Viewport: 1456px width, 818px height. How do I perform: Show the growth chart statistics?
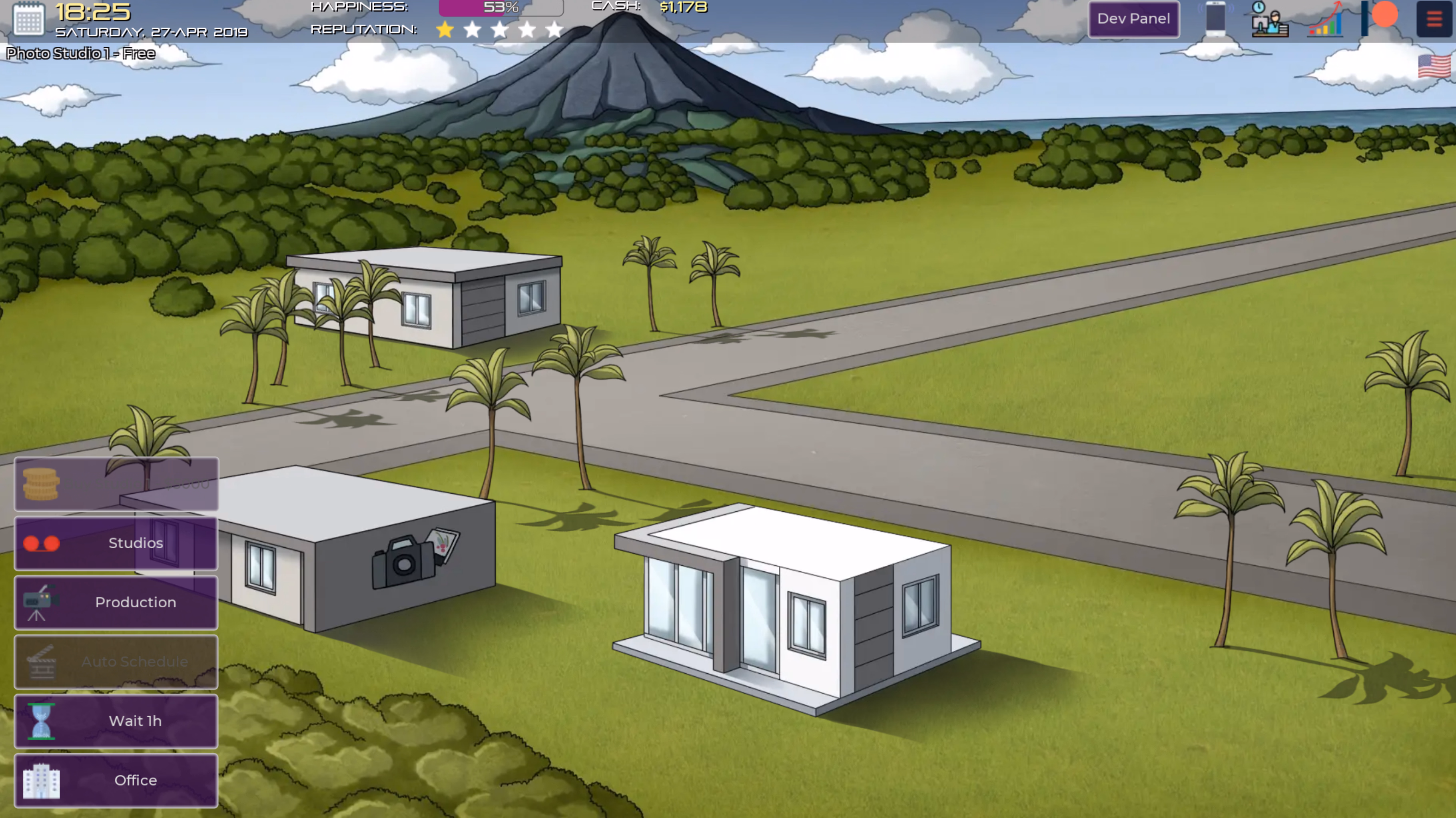1325,20
